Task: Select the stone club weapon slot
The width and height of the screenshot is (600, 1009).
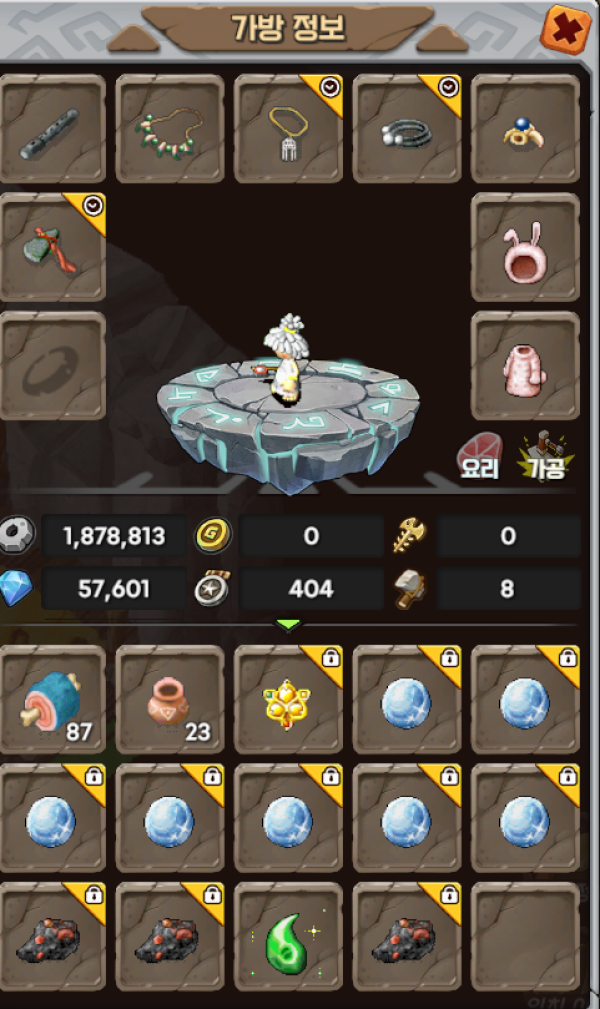Action: pos(53,128)
